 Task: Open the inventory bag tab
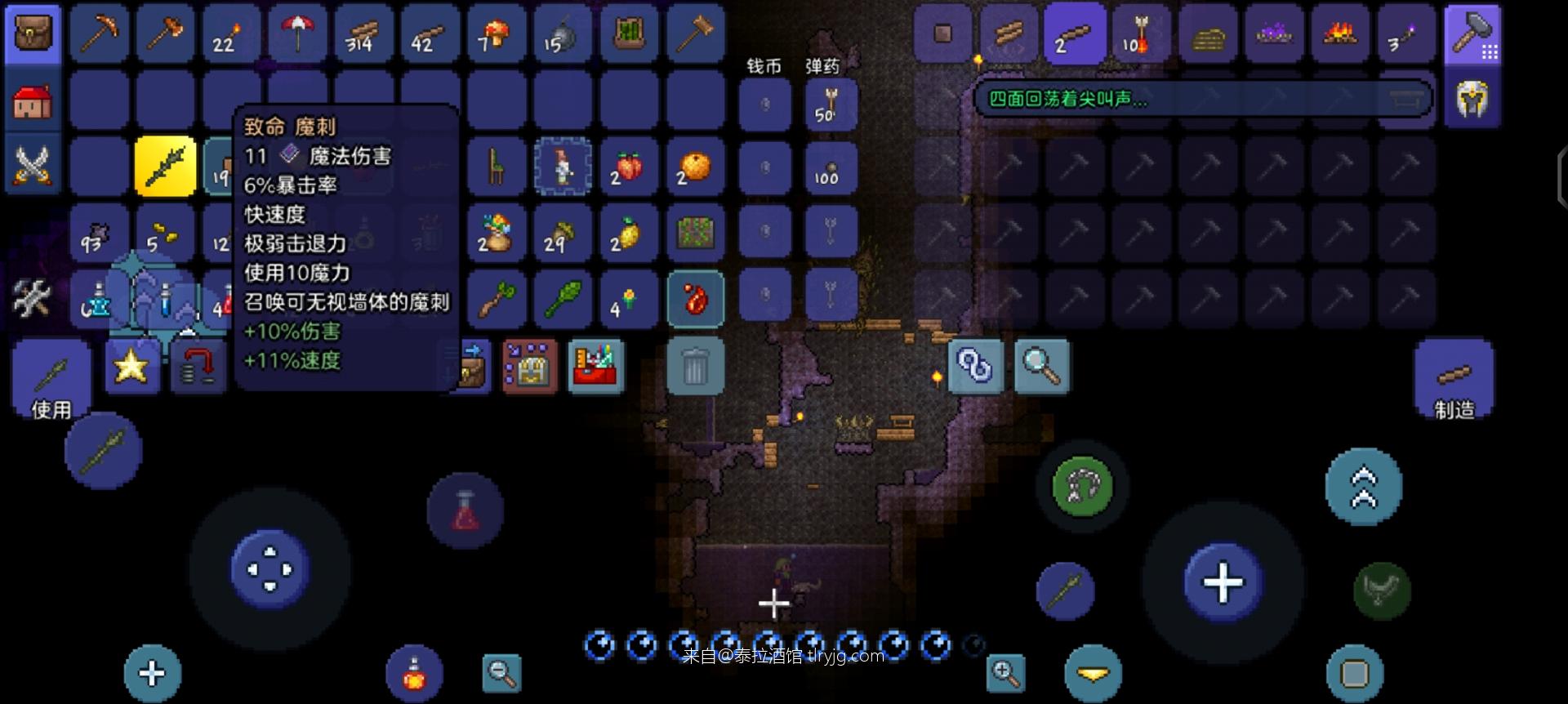pos(33,33)
